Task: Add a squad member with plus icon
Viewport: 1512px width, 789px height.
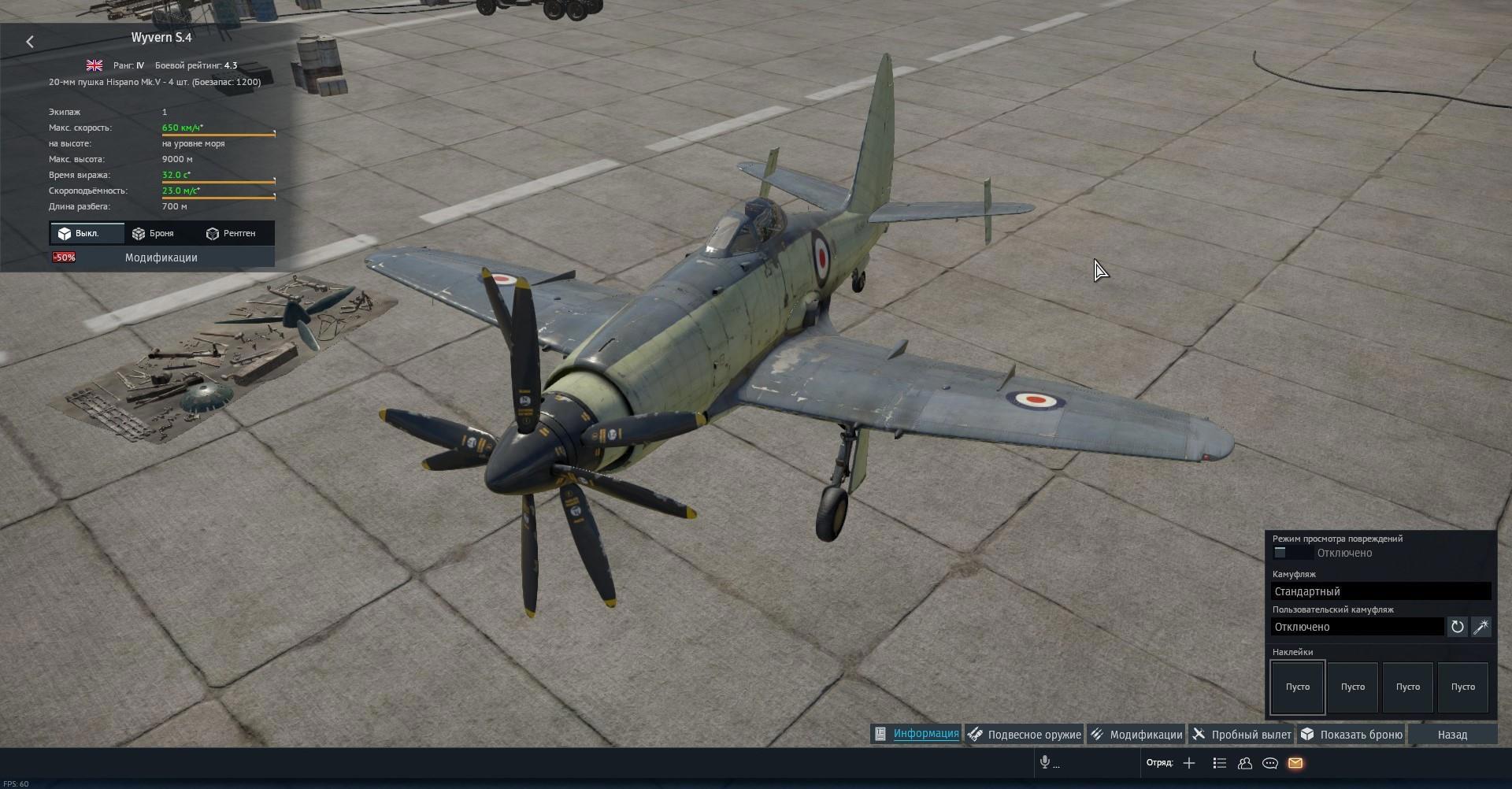Action: [1189, 763]
